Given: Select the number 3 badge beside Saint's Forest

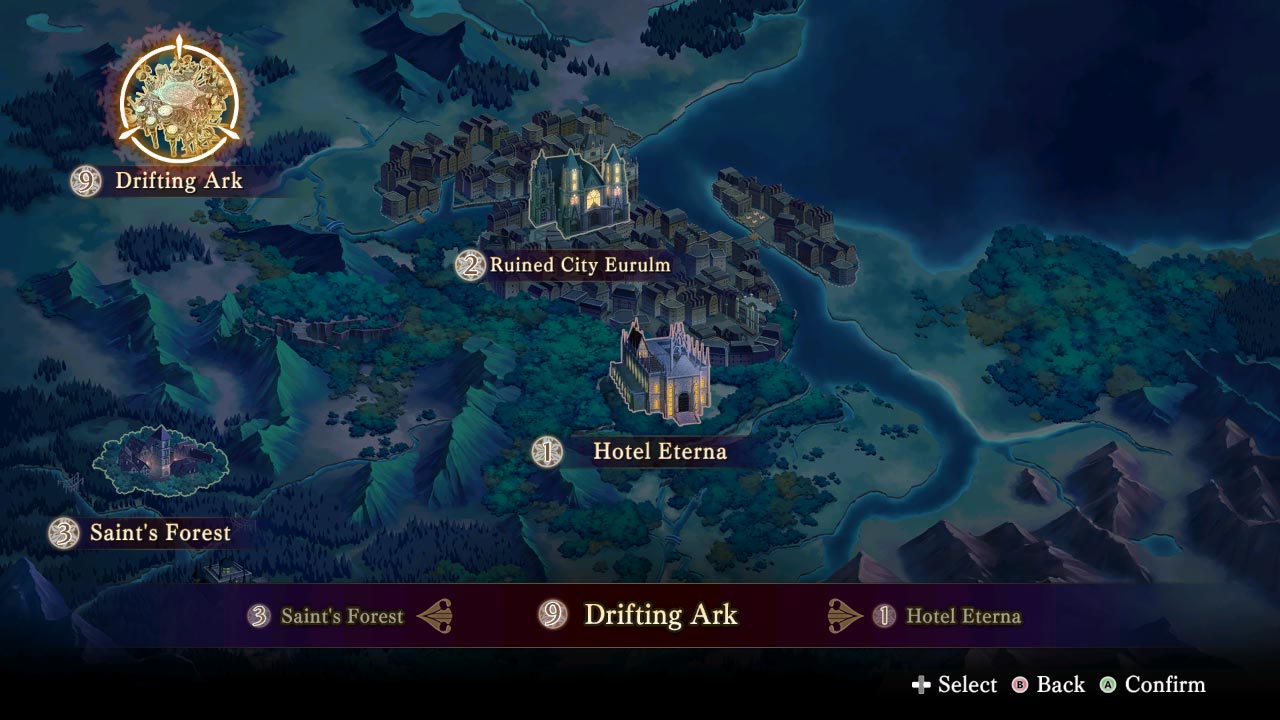Looking at the screenshot, I should coord(63,533).
